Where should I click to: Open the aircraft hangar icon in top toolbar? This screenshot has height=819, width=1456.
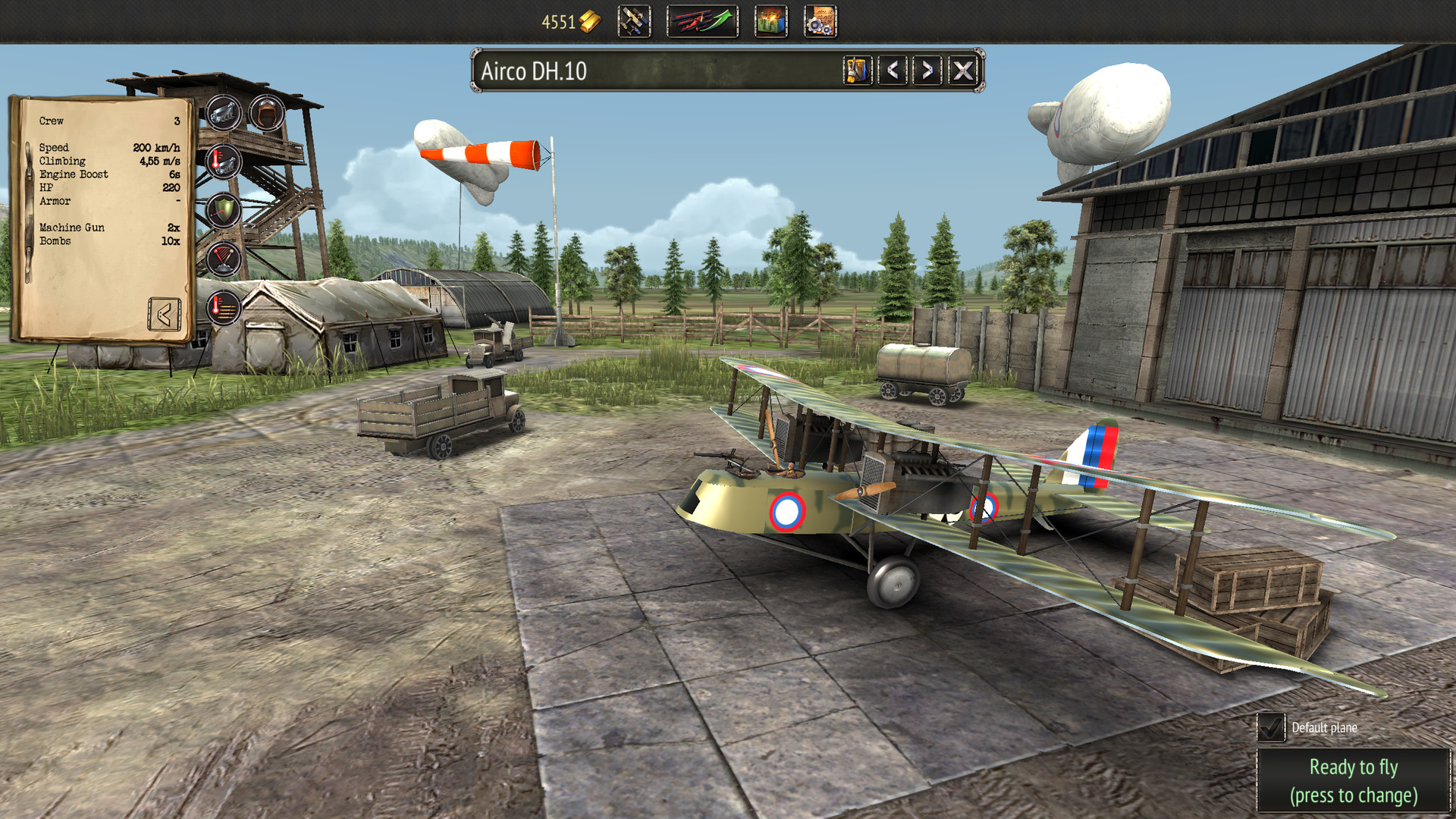click(634, 21)
